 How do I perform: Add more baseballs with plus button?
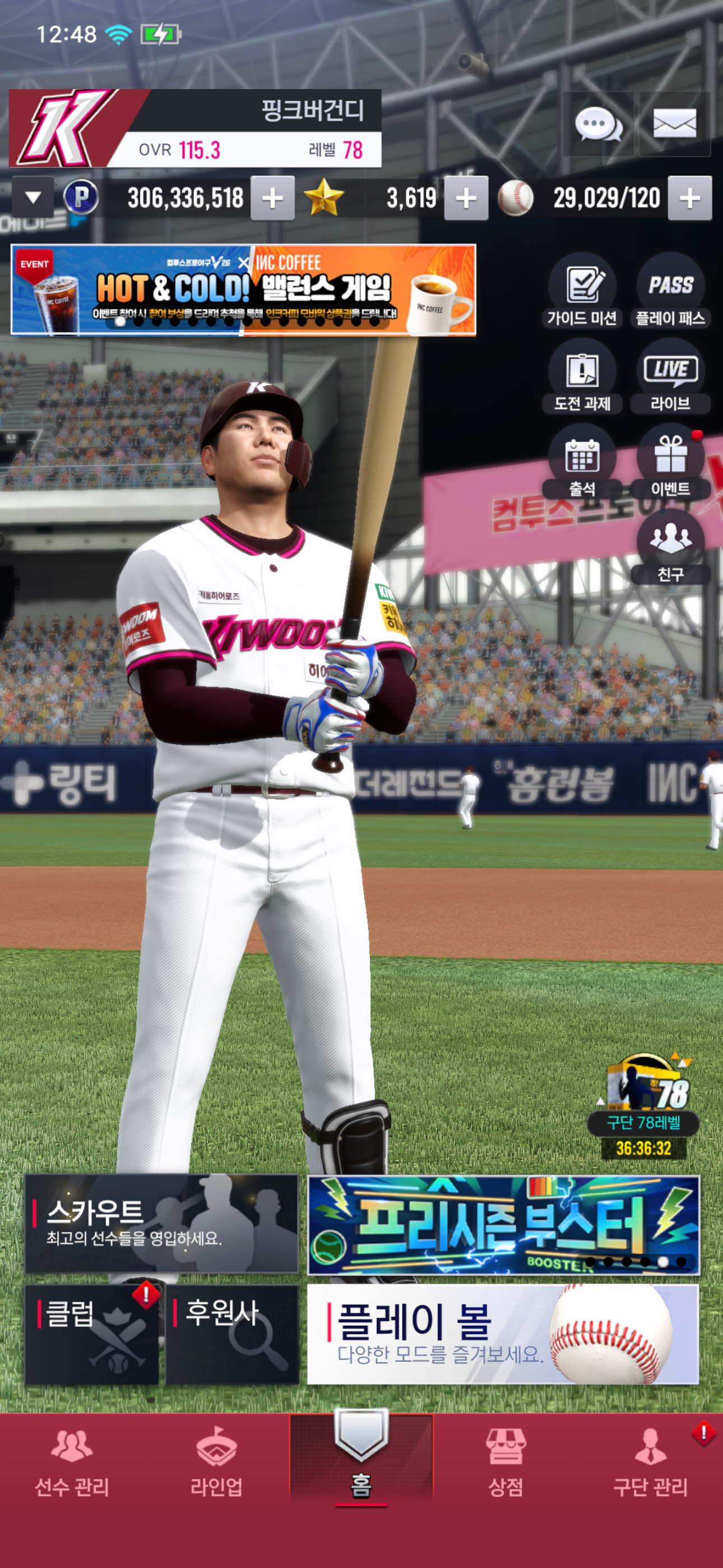pos(689,198)
